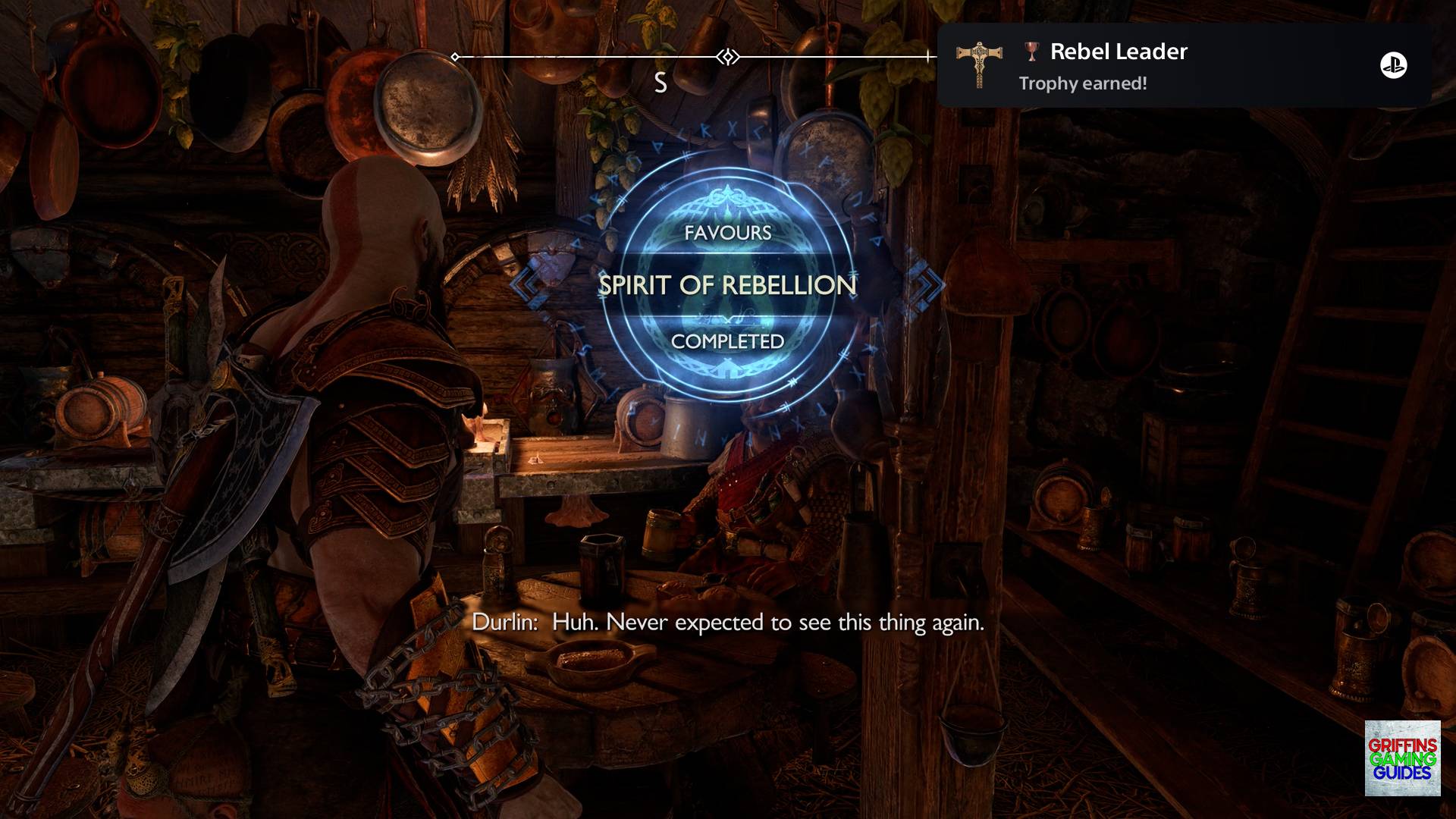Click the glowing house rune below COMPLETED
This screenshot has width=1456, height=819.
[x=727, y=371]
